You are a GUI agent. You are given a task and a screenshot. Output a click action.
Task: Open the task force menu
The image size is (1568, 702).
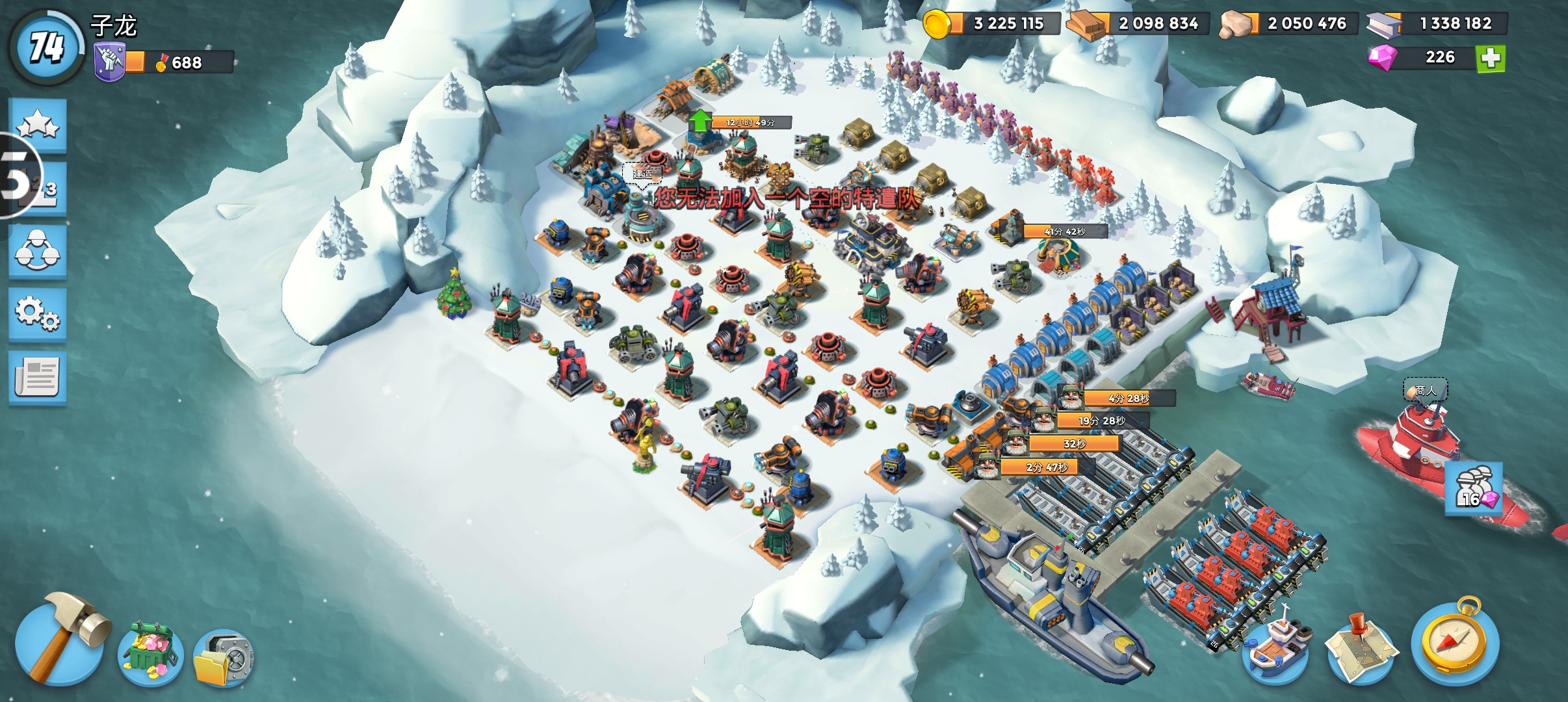[x=38, y=251]
